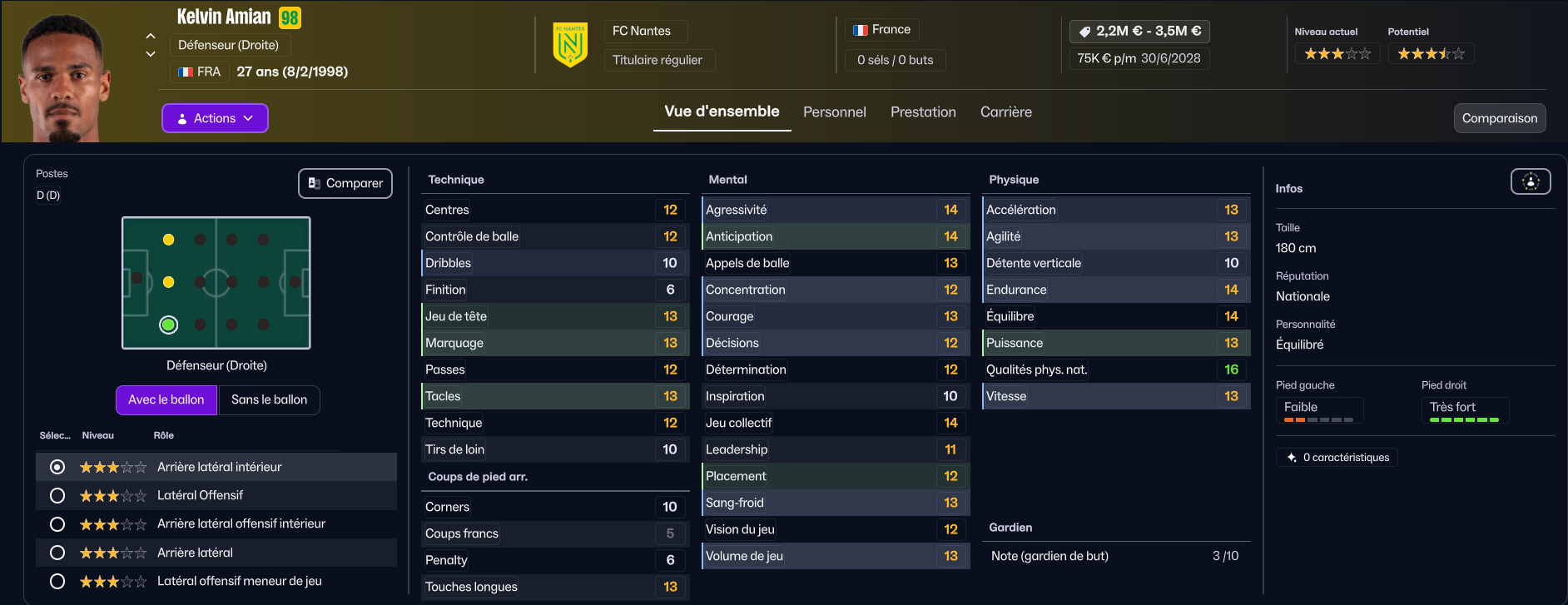Choose the Arrière latéral offensif intérieur role
The width and height of the screenshot is (1568, 605).
click(57, 524)
